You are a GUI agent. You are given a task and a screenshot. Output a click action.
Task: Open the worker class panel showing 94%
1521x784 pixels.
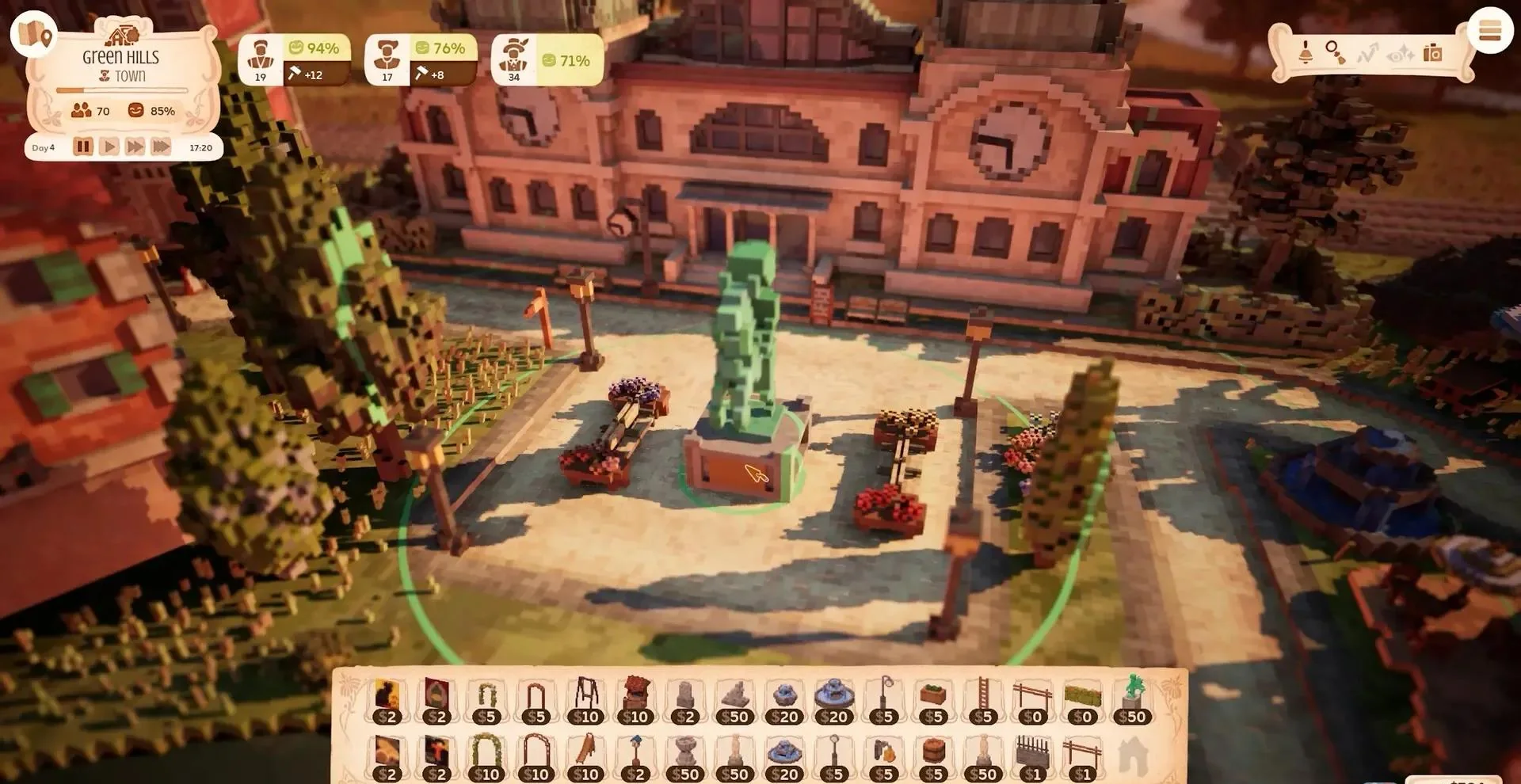coord(293,60)
